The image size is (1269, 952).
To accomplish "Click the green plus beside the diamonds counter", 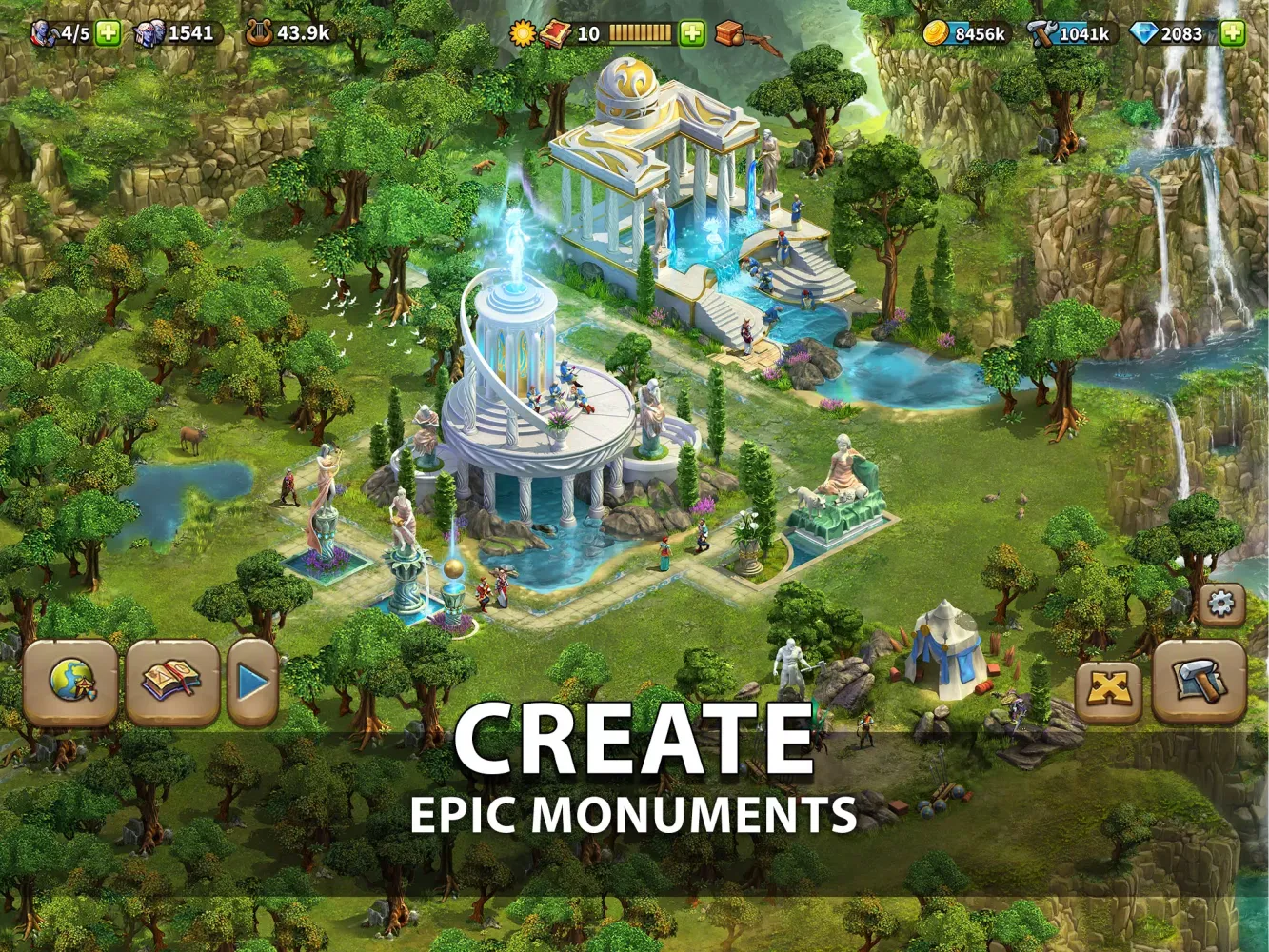I will pyautogui.click(x=1233, y=30).
